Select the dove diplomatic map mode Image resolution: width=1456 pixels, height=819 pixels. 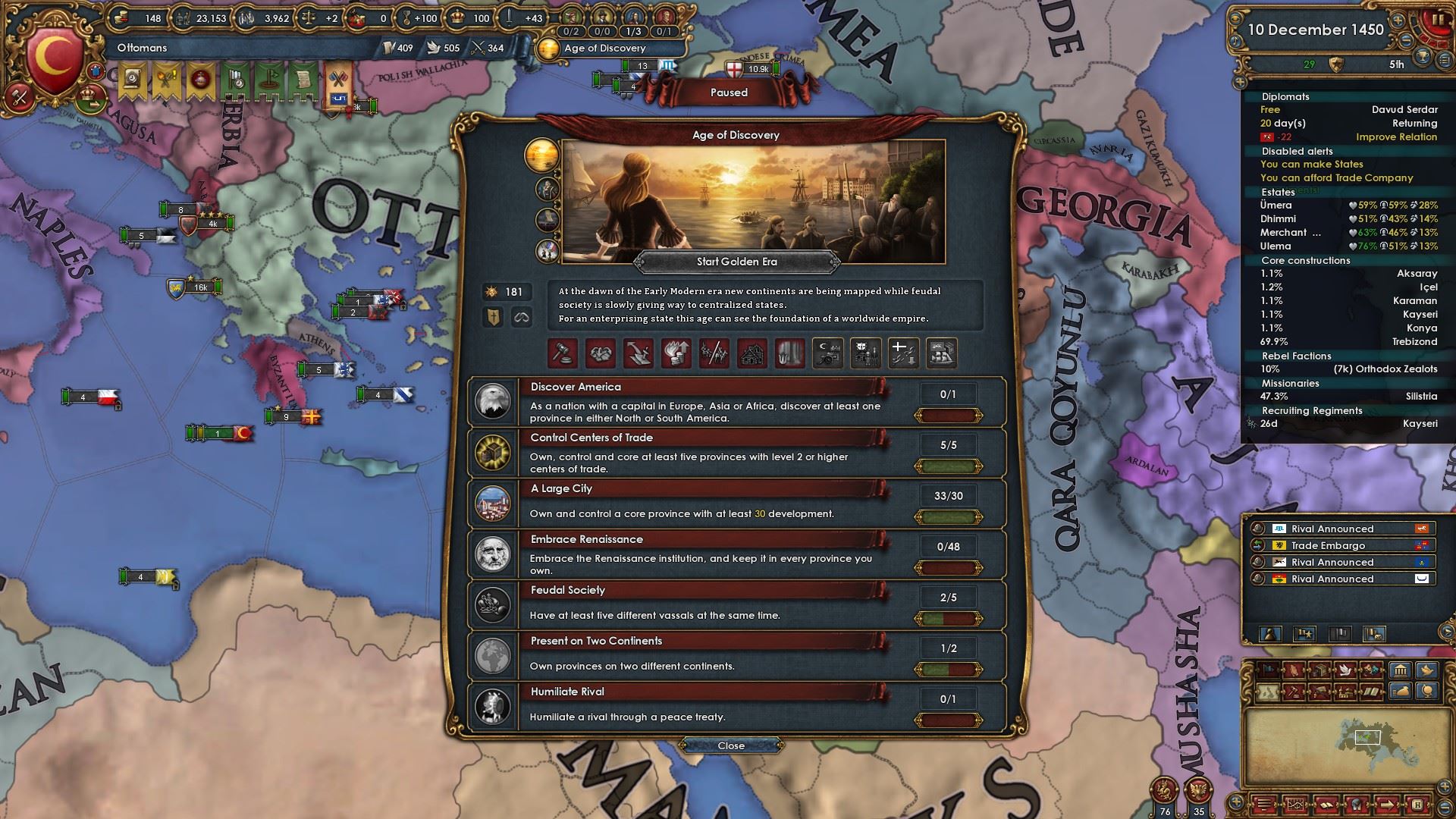point(1345,670)
